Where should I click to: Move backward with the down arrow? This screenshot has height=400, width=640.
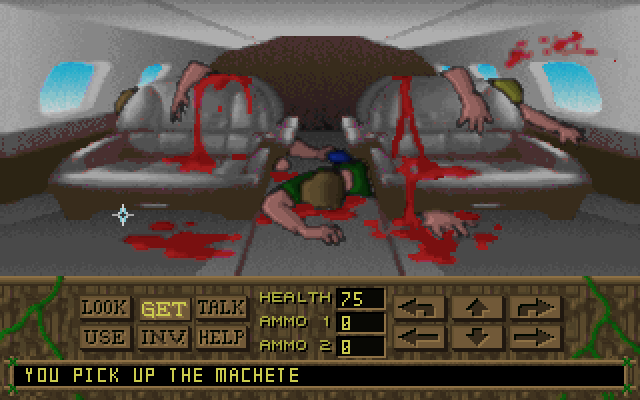[x=478, y=336]
